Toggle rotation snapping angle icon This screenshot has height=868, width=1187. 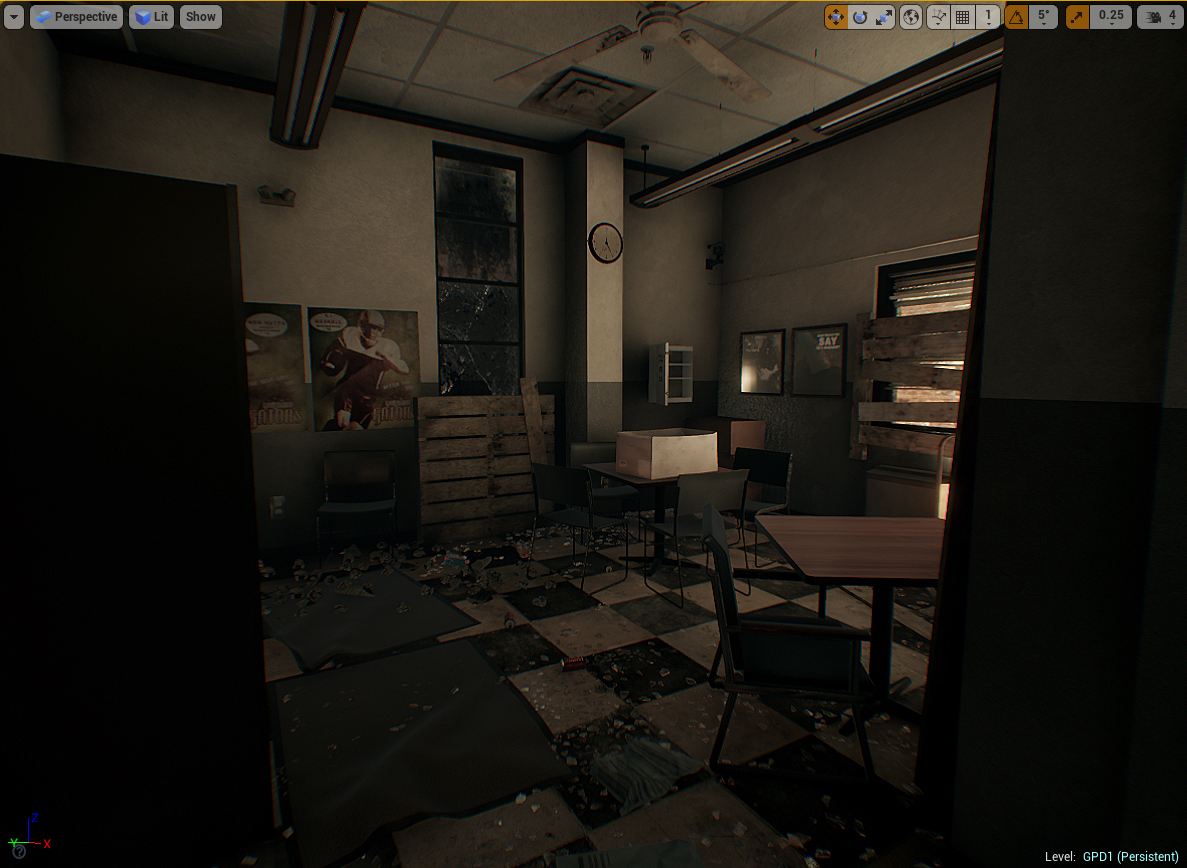[1016, 17]
